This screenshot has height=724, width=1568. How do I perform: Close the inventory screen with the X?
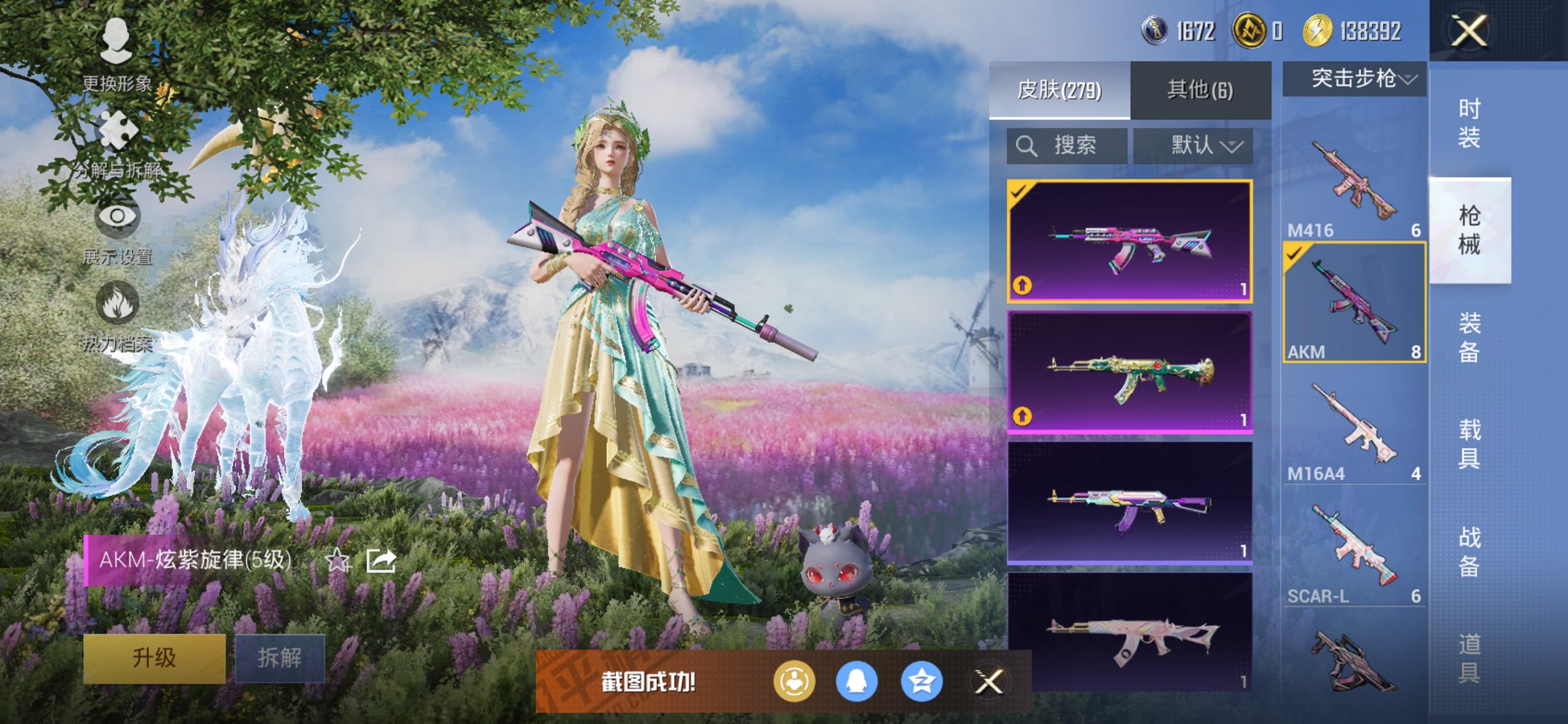pyautogui.click(x=1468, y=31)
